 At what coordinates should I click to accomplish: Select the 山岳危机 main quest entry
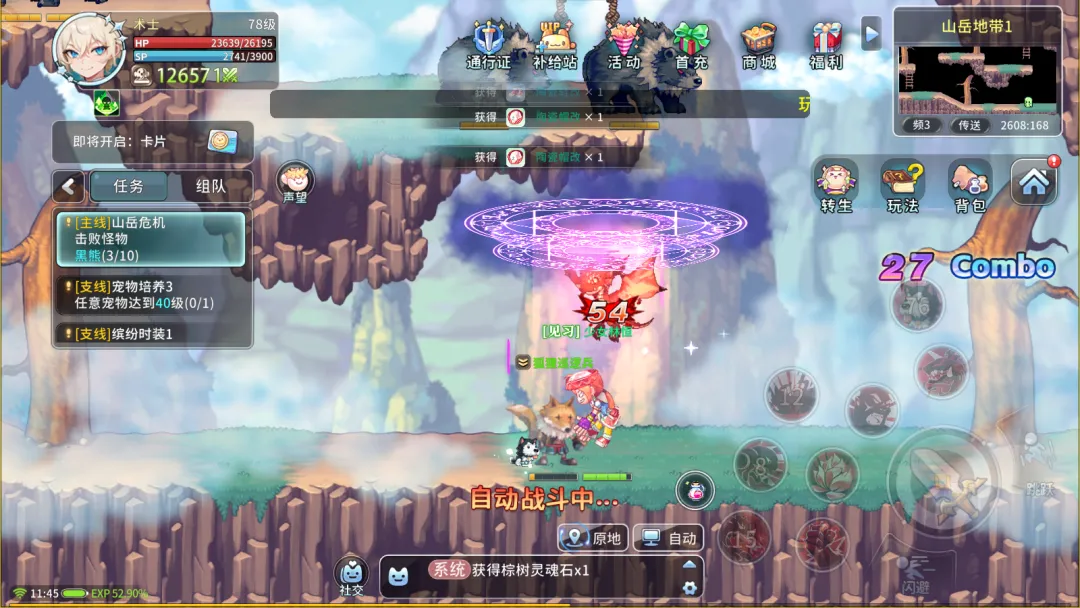pyautogui.click(x=152, y=239)
